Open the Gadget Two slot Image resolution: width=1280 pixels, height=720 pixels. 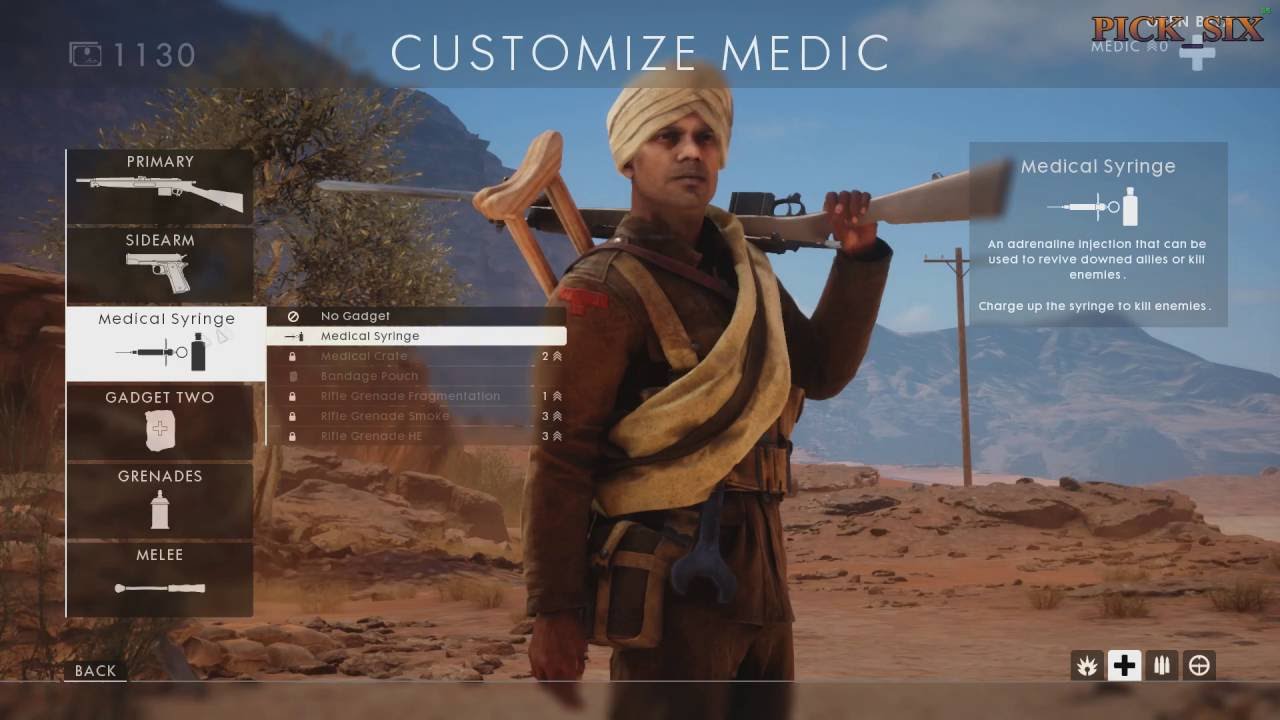click(160, 422)
